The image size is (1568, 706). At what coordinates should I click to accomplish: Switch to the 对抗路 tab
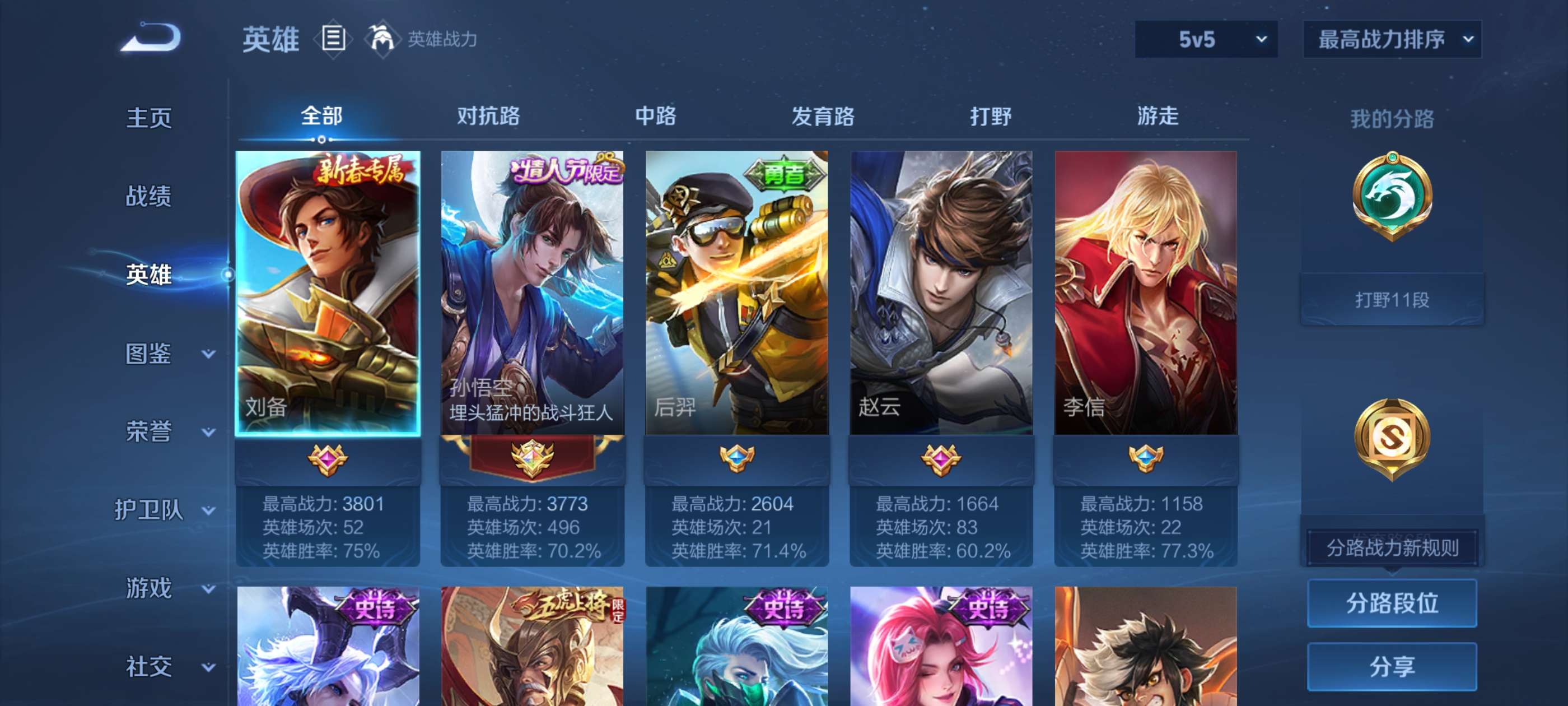tap(487, 117)
